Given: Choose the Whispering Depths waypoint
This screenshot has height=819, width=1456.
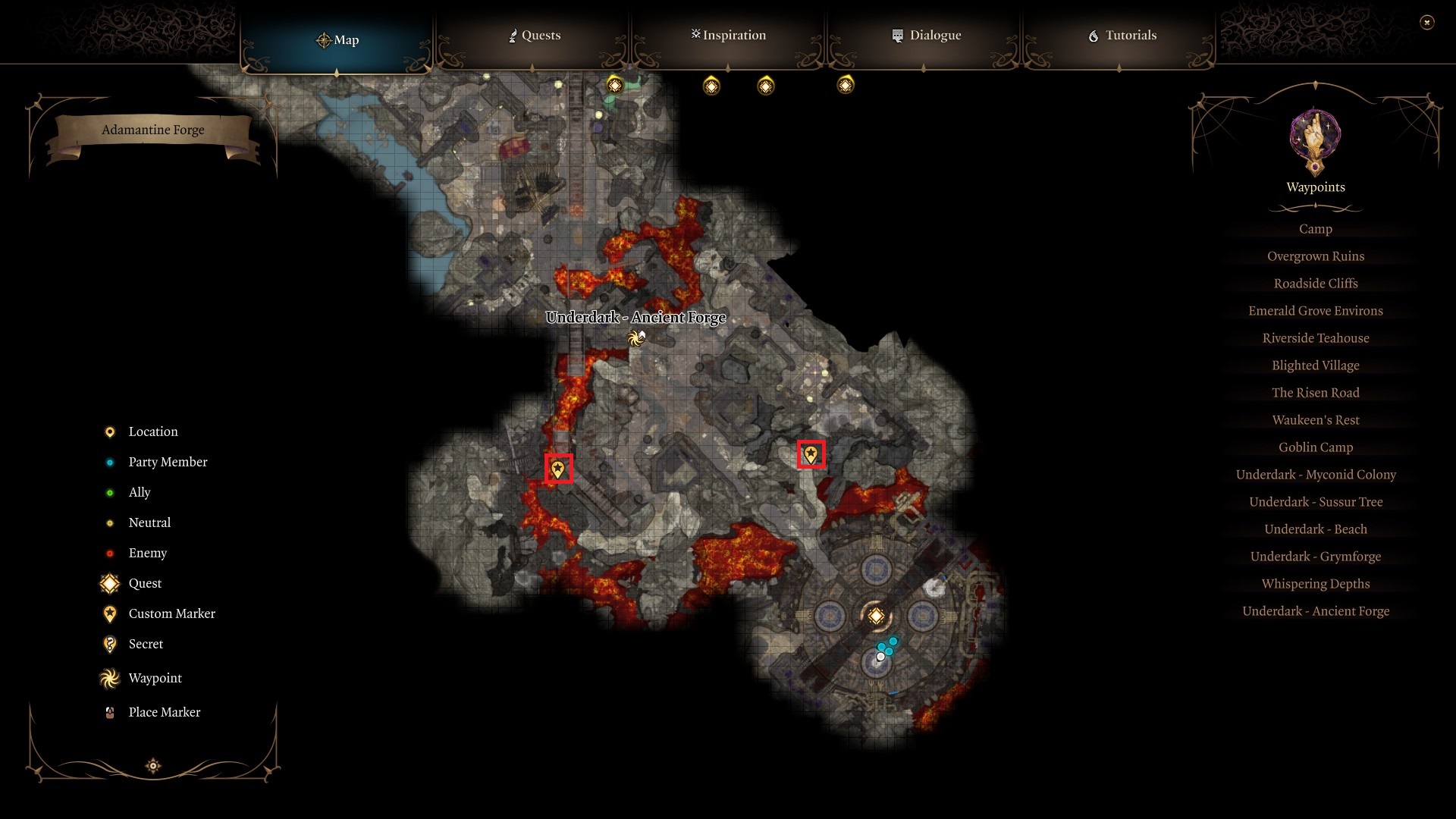Looking at the screenshot, I should (x=1316, y=583).
